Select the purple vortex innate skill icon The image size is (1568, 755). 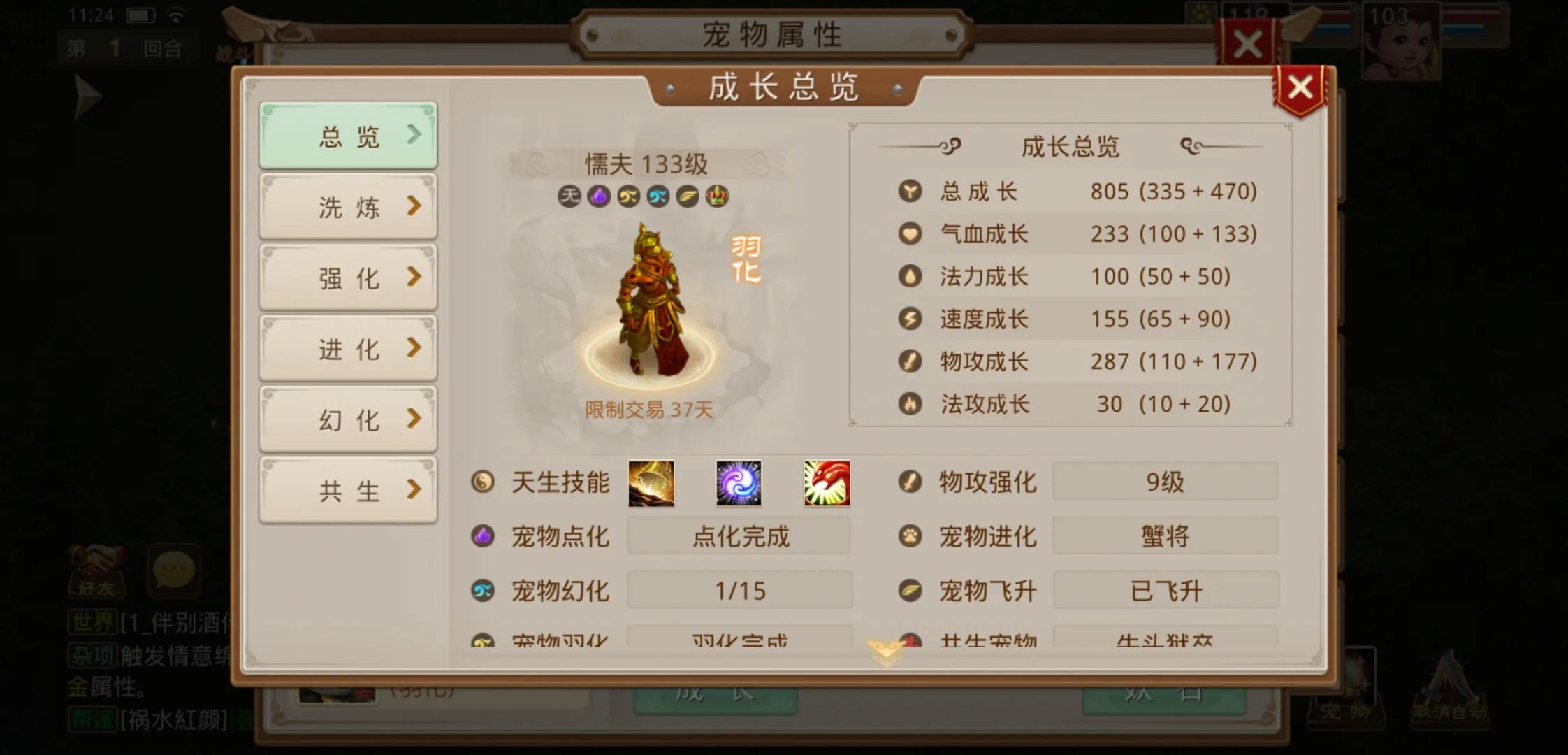pos(739,482)
